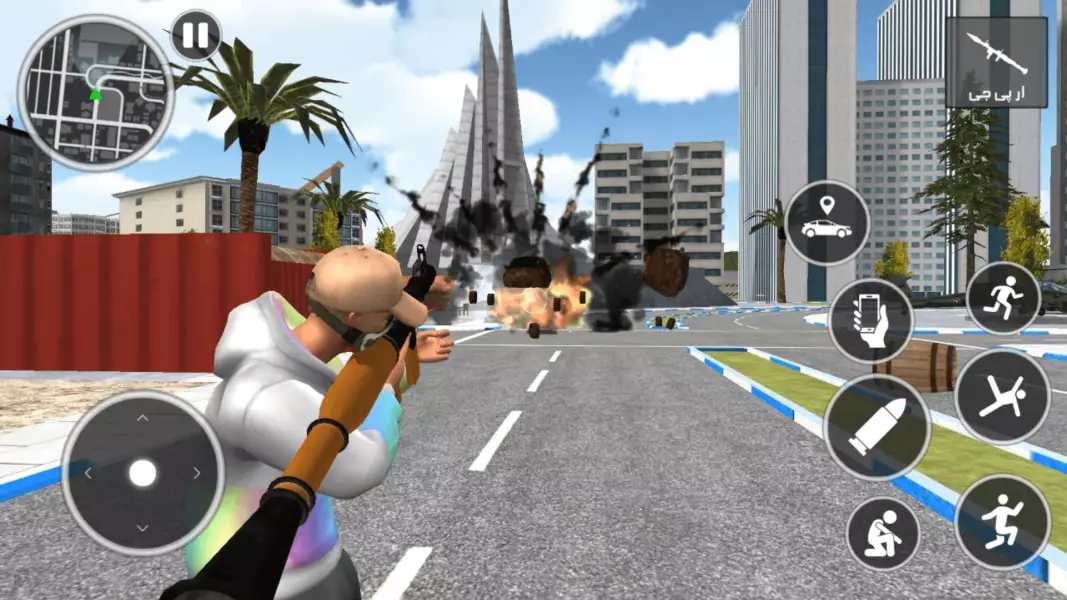
Task: Make the character jump
Action: 1002,521
